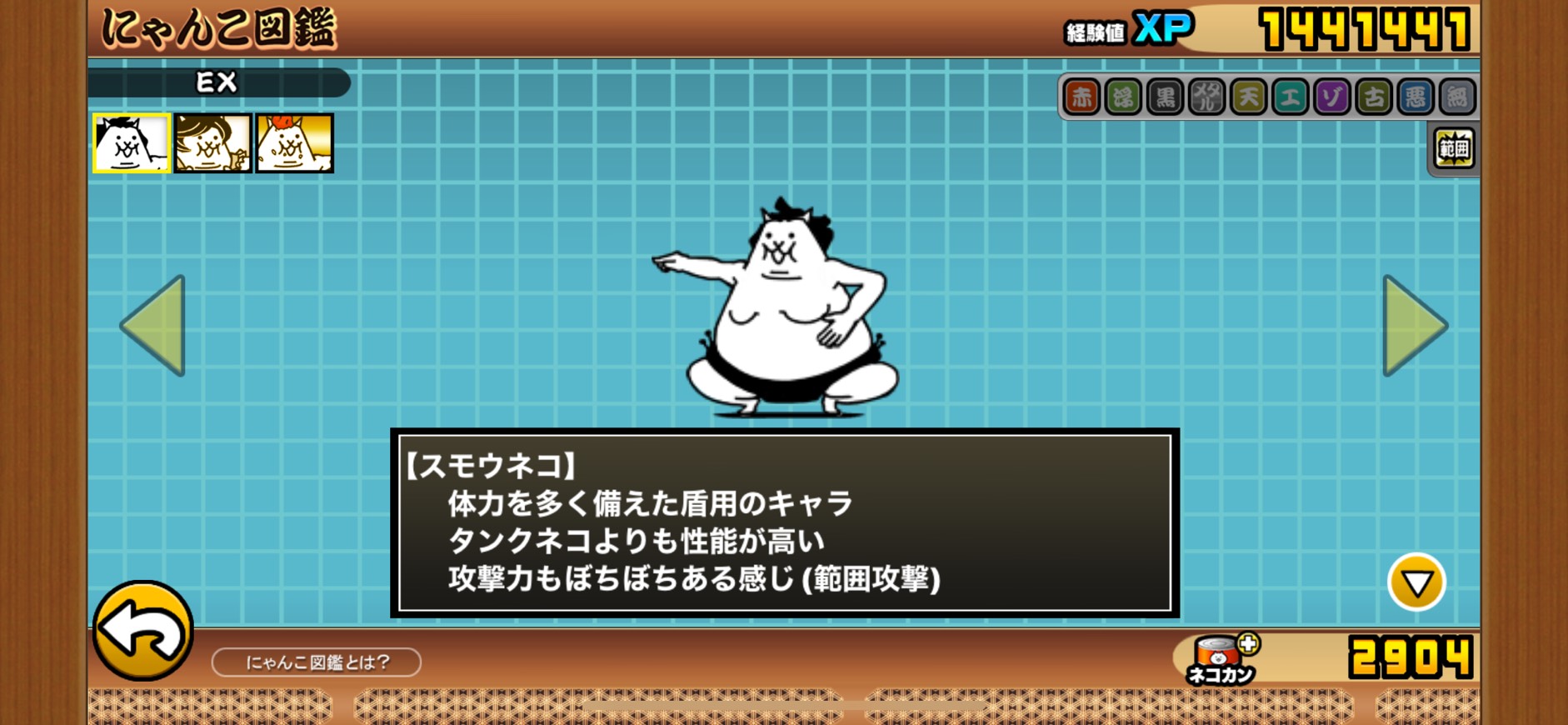The height and width of the screenshot is (725, 1568).
Task: Tap the red 赤 enemy trait icon
Action: coord(1081,97)
